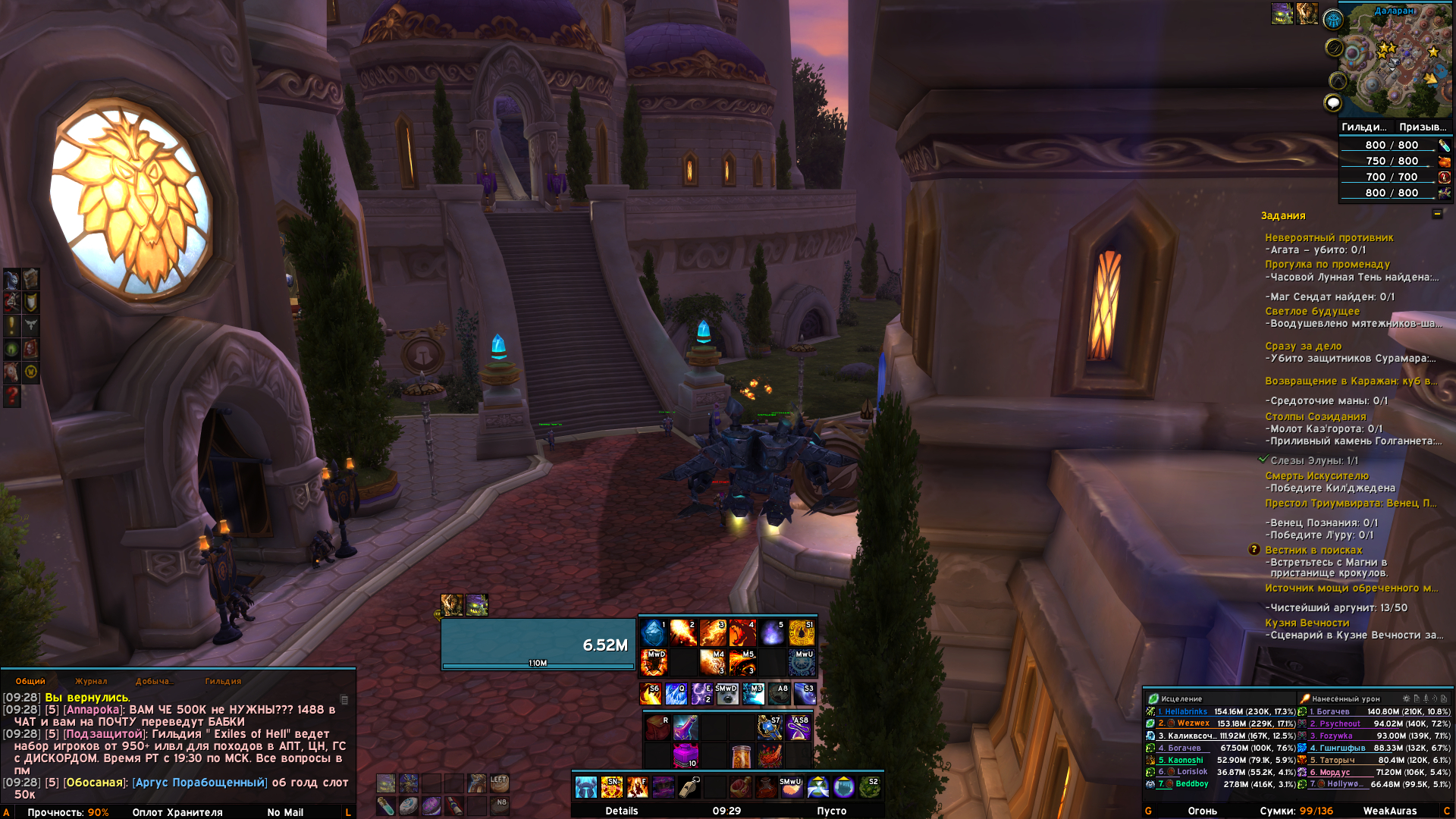Open the Details panel button
The height and width of the screenshot is (819, 1456).
(622, 811)
